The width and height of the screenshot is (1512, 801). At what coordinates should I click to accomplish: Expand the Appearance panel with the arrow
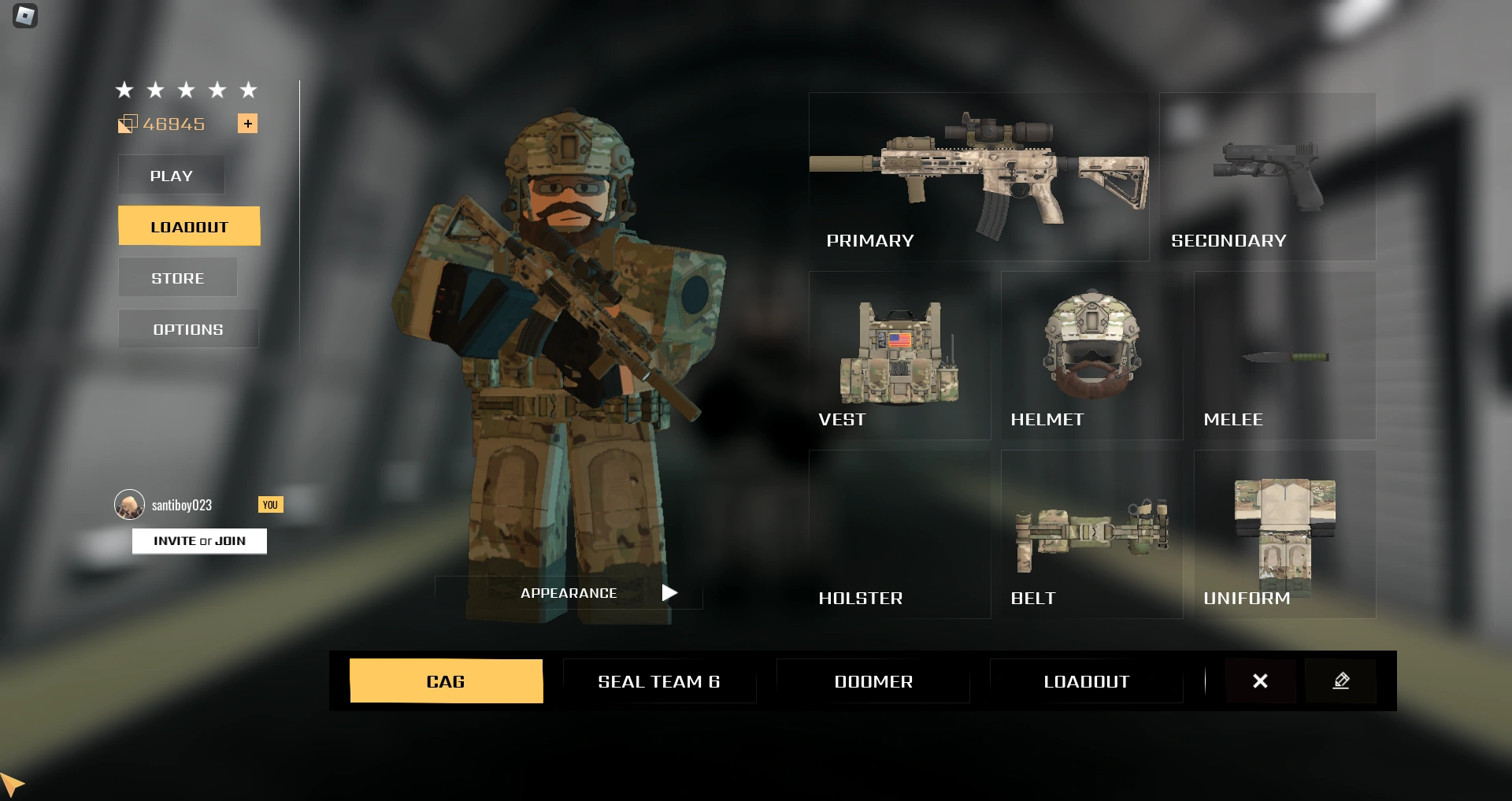[670, 593]
